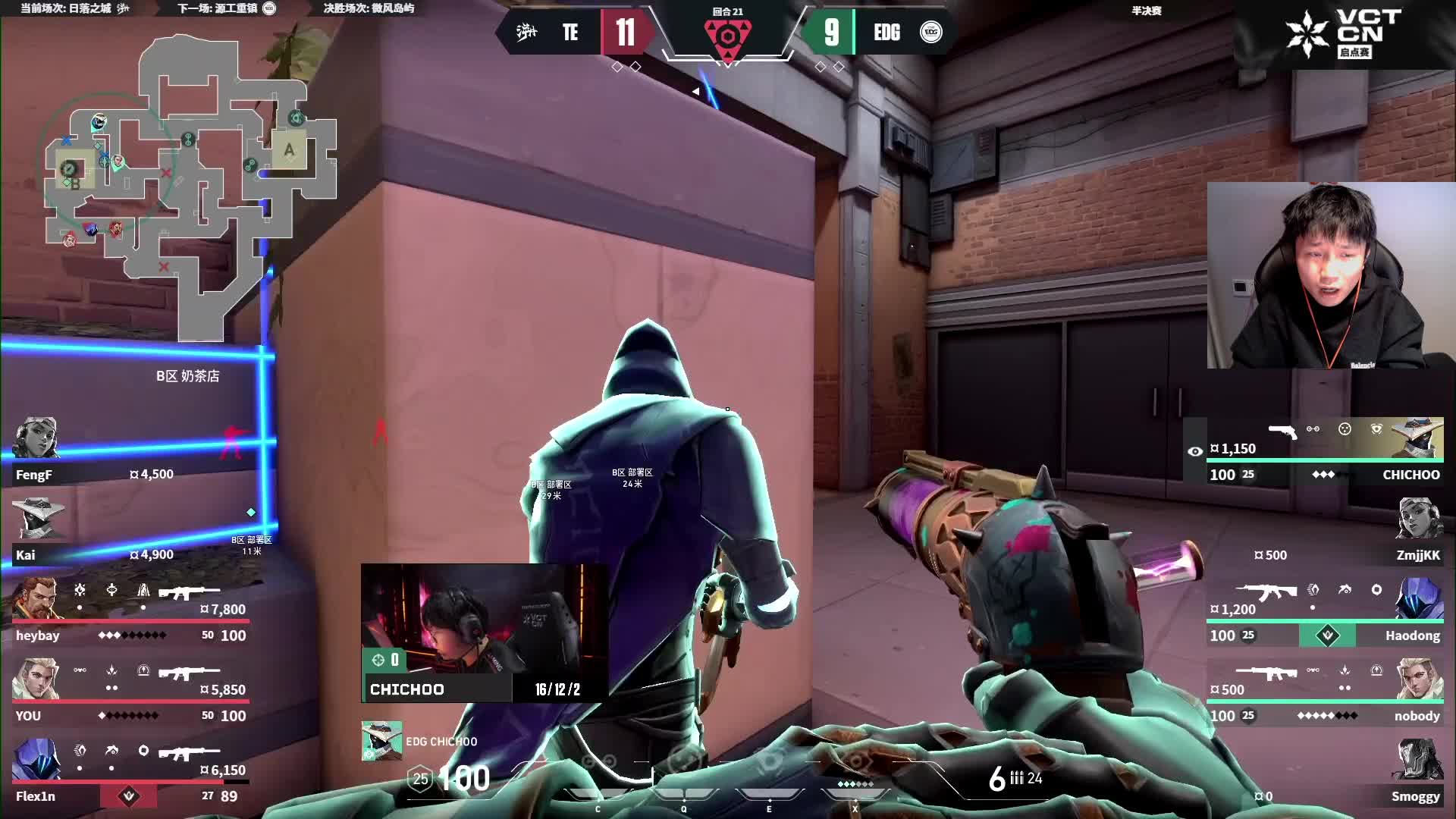Screen dimensions: 1456x819
Task: Click the EDG CHICHOO agent portrait
Action: (381, 741)
